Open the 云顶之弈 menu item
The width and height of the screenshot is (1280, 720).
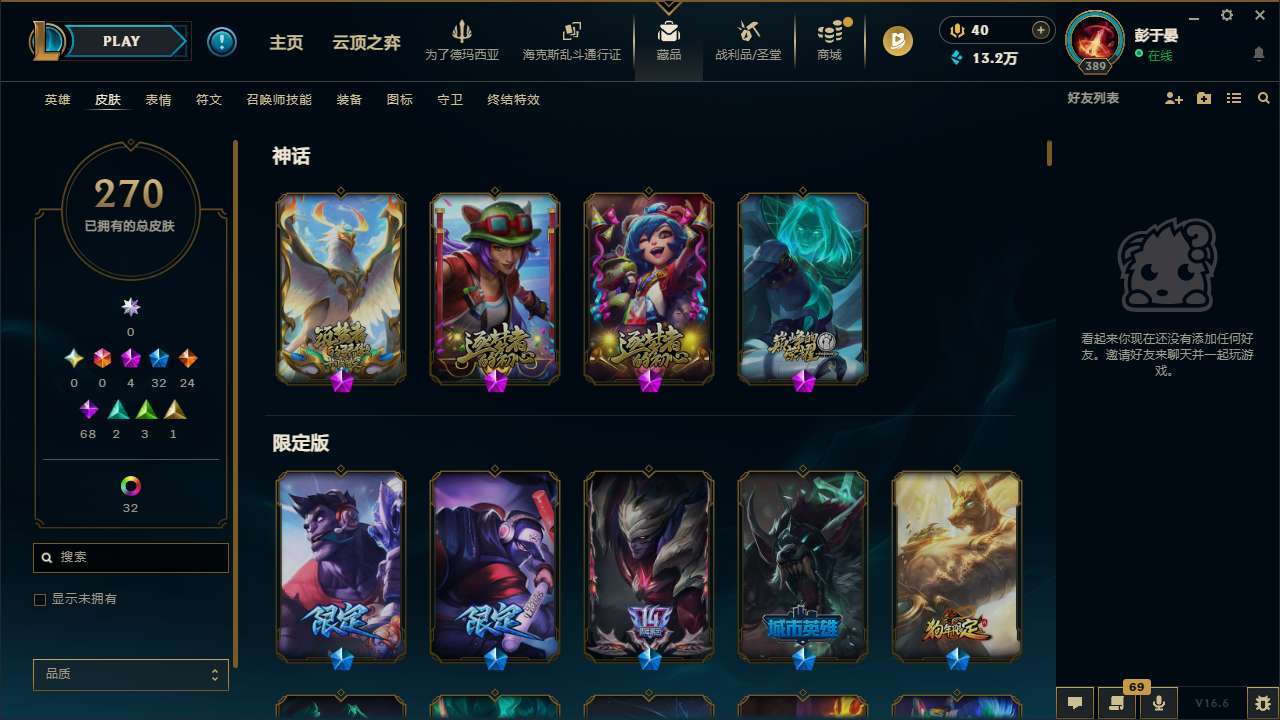point(365,42)
